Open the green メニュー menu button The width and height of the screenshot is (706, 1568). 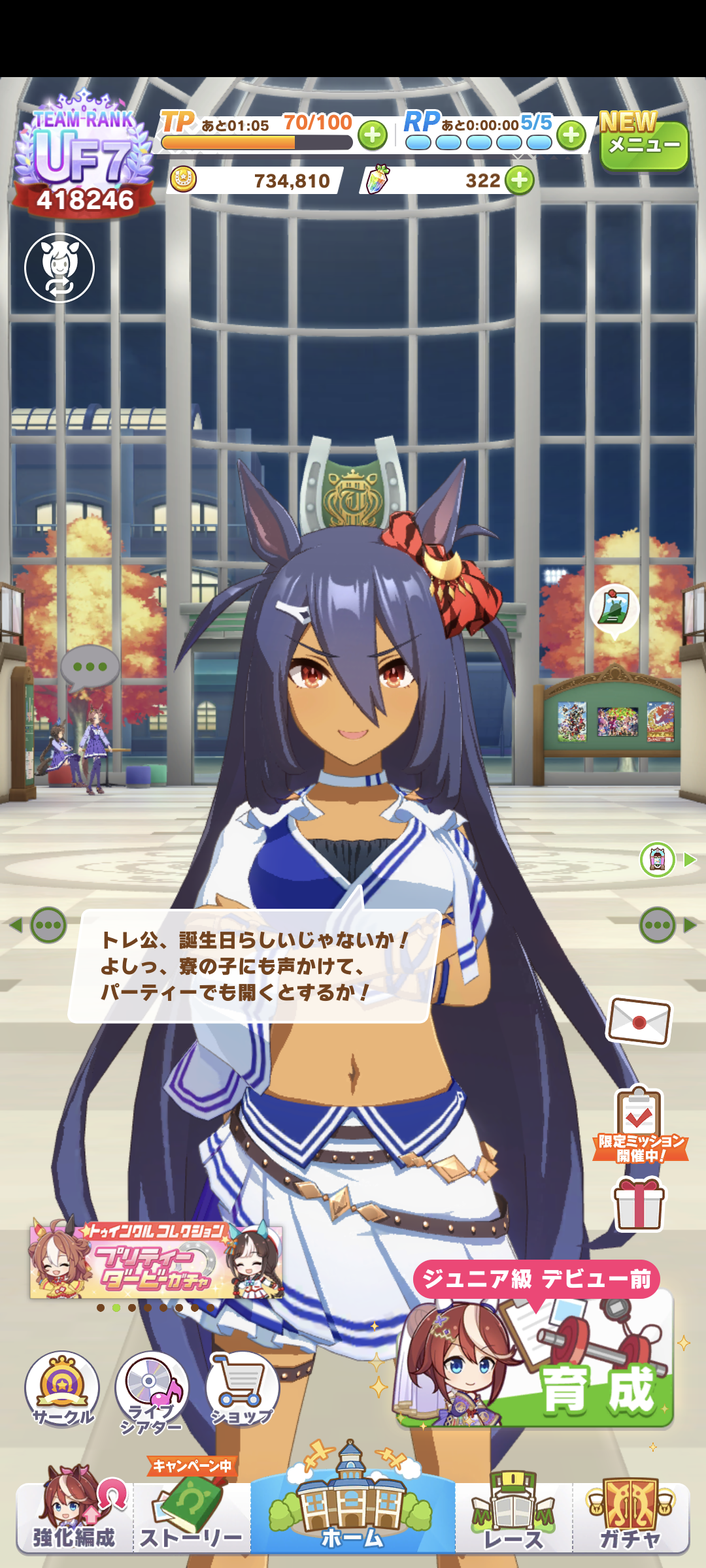point(643,145)
